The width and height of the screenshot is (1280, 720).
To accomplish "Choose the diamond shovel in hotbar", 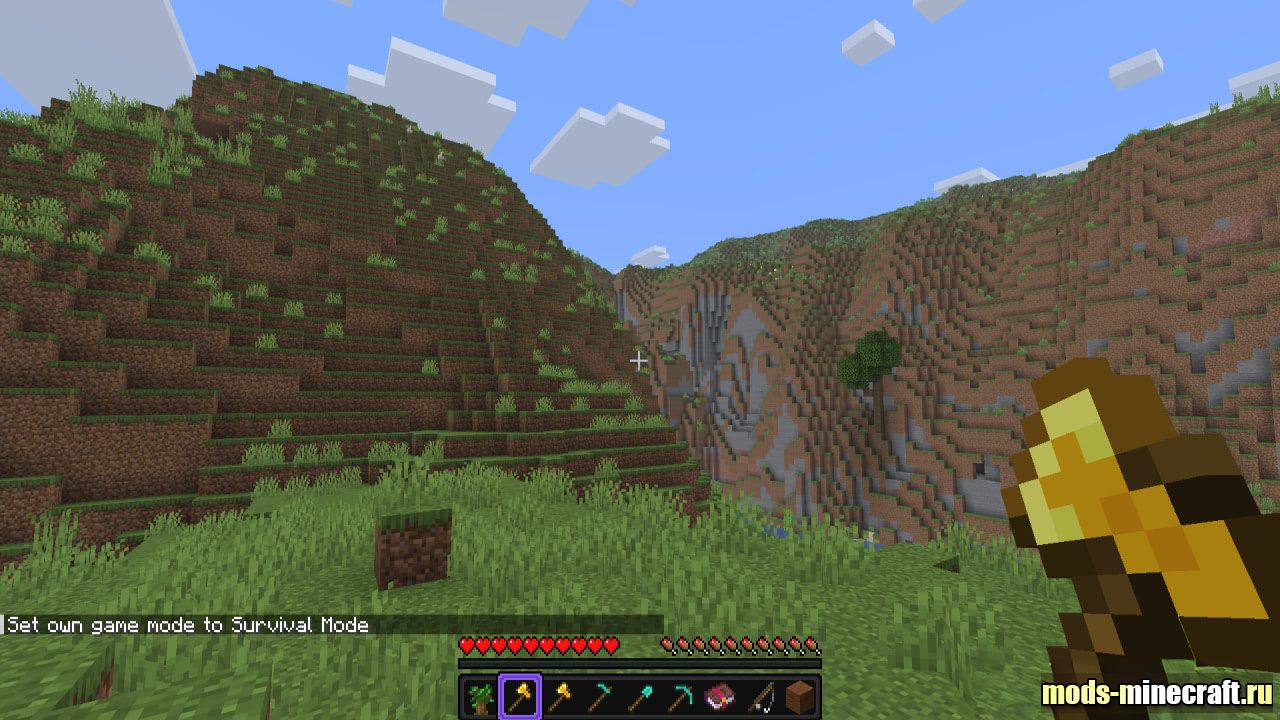I will pos(640,696).
